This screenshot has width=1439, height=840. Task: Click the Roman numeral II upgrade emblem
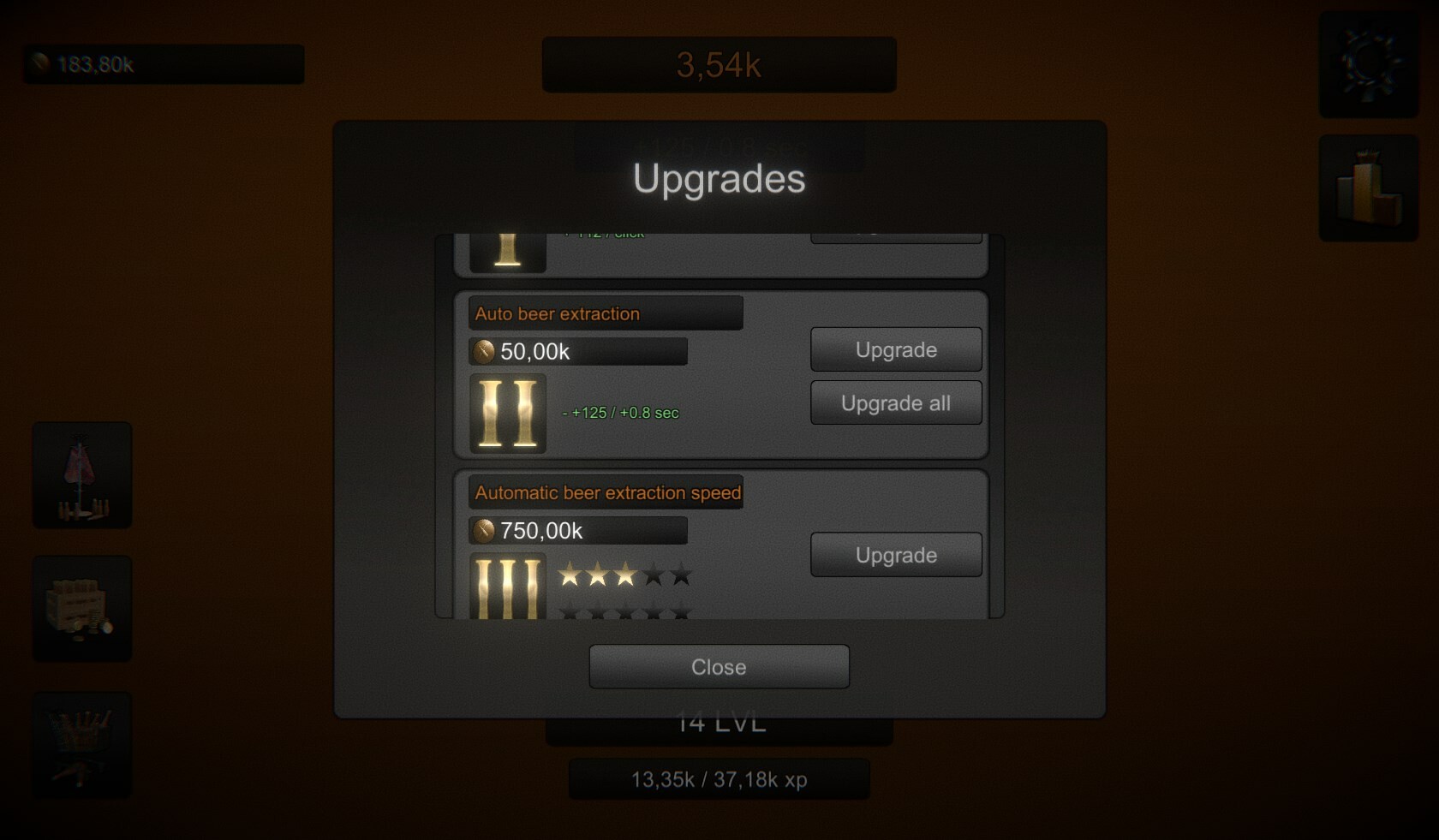tap(507, 414)
